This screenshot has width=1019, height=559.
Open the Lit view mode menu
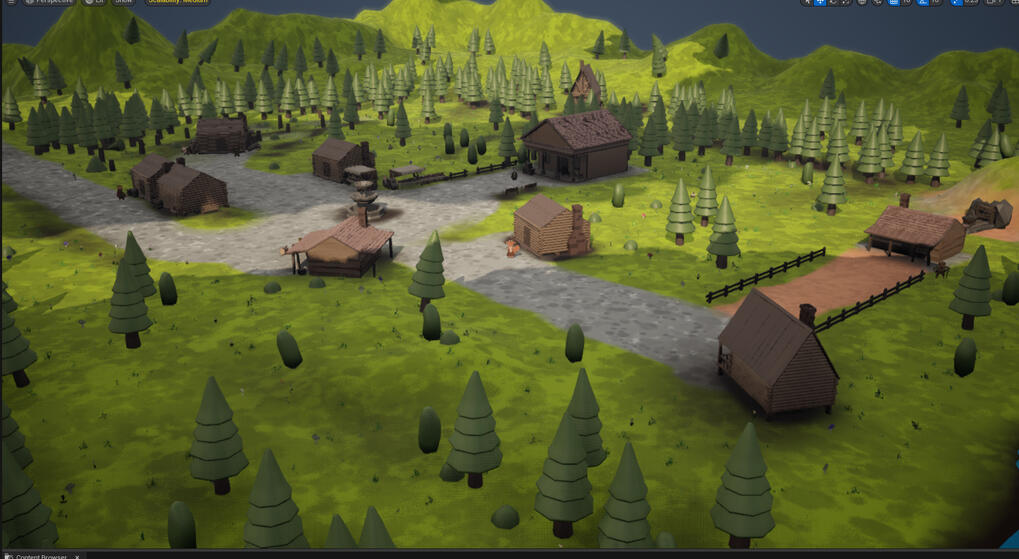pyautogui.click(x=94, y=2)
